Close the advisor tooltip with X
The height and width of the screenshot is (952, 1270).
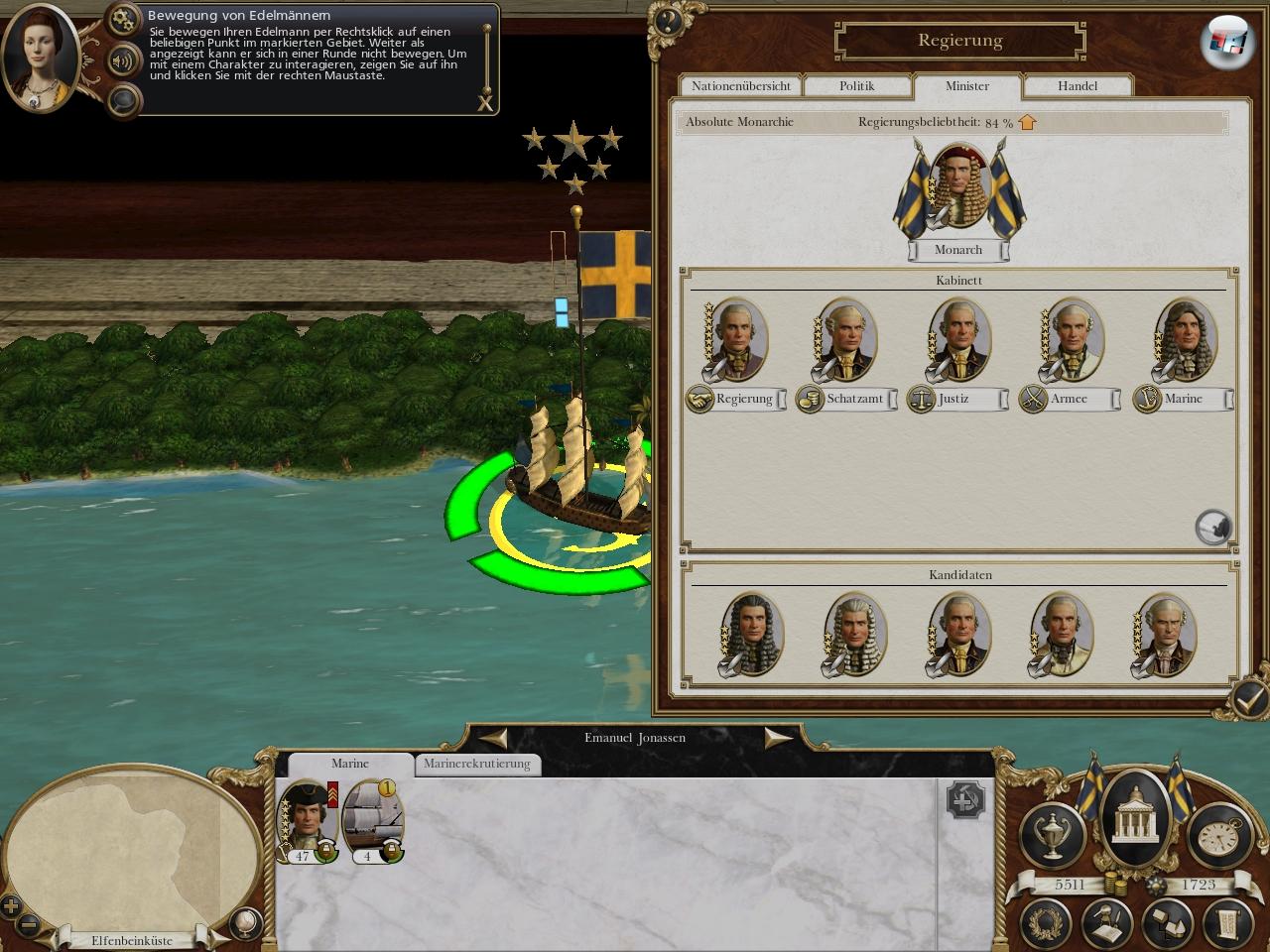click(x=485, y=102)
